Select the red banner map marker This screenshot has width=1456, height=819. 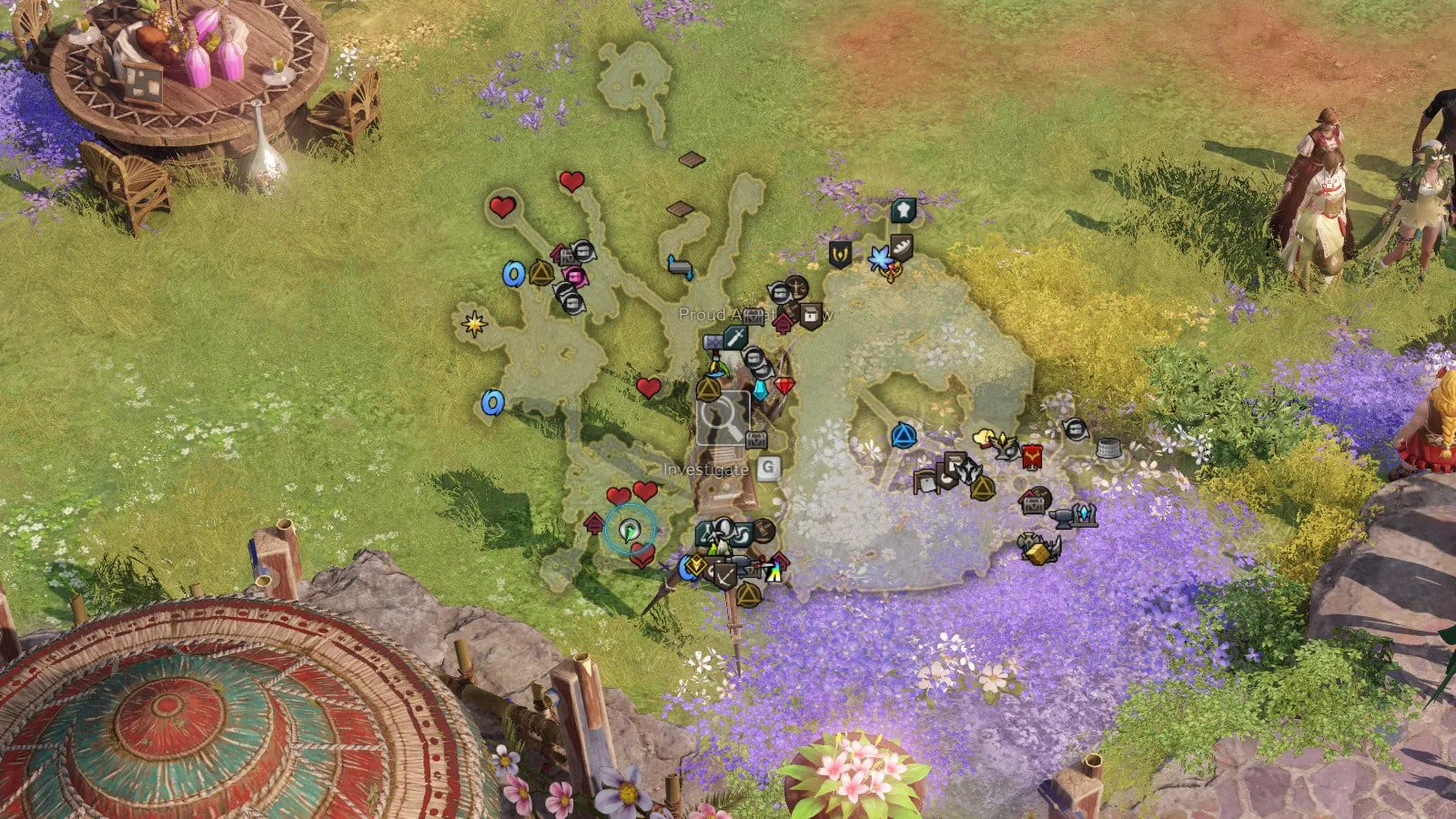tap(1031, 455)
